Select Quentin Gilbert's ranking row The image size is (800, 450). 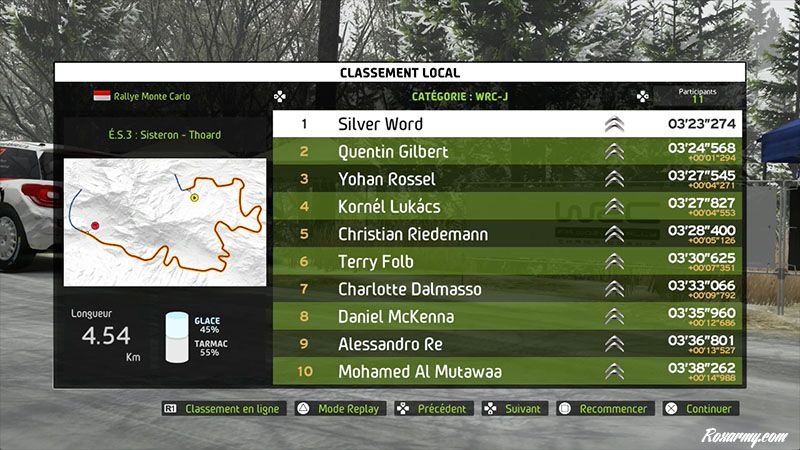coord(509,152)
